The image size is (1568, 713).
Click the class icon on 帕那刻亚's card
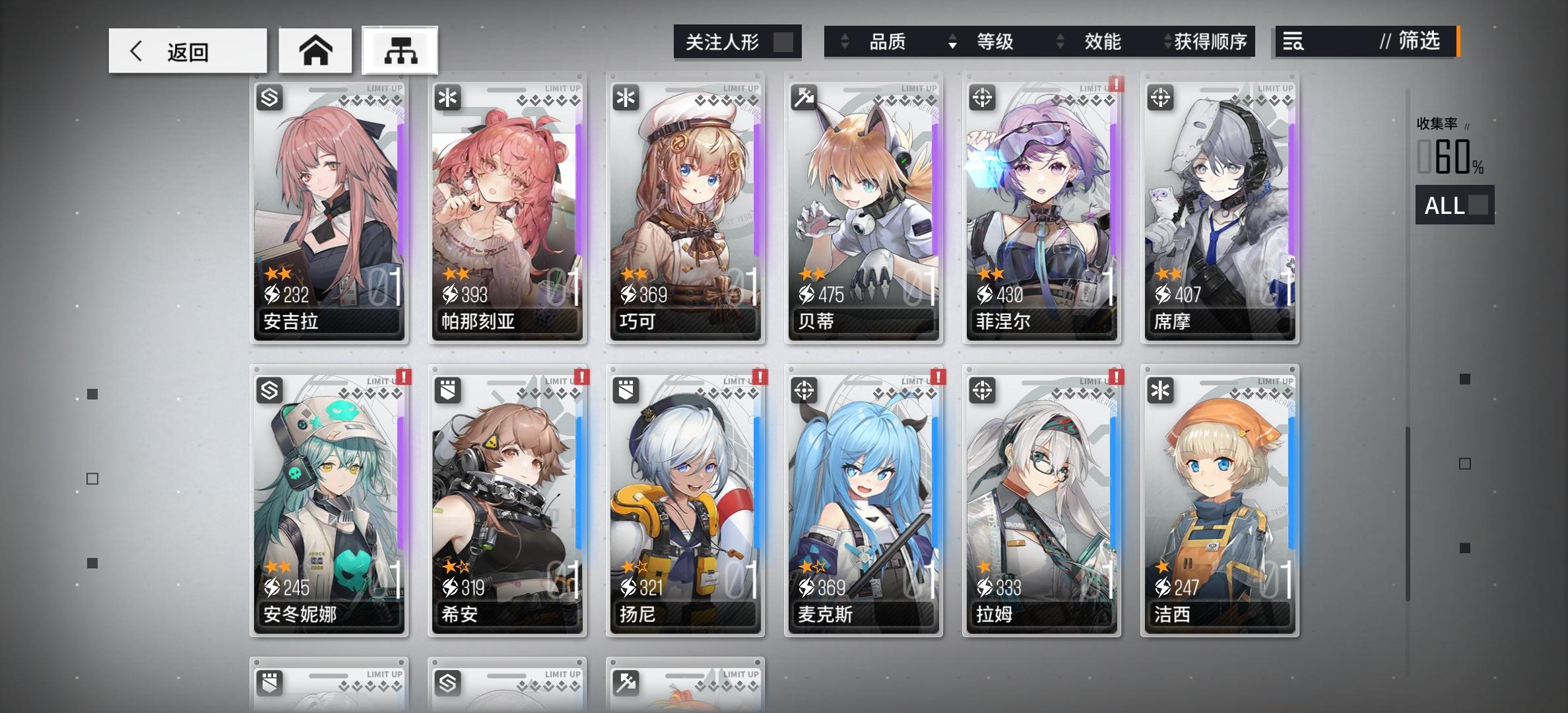(449, 98)
